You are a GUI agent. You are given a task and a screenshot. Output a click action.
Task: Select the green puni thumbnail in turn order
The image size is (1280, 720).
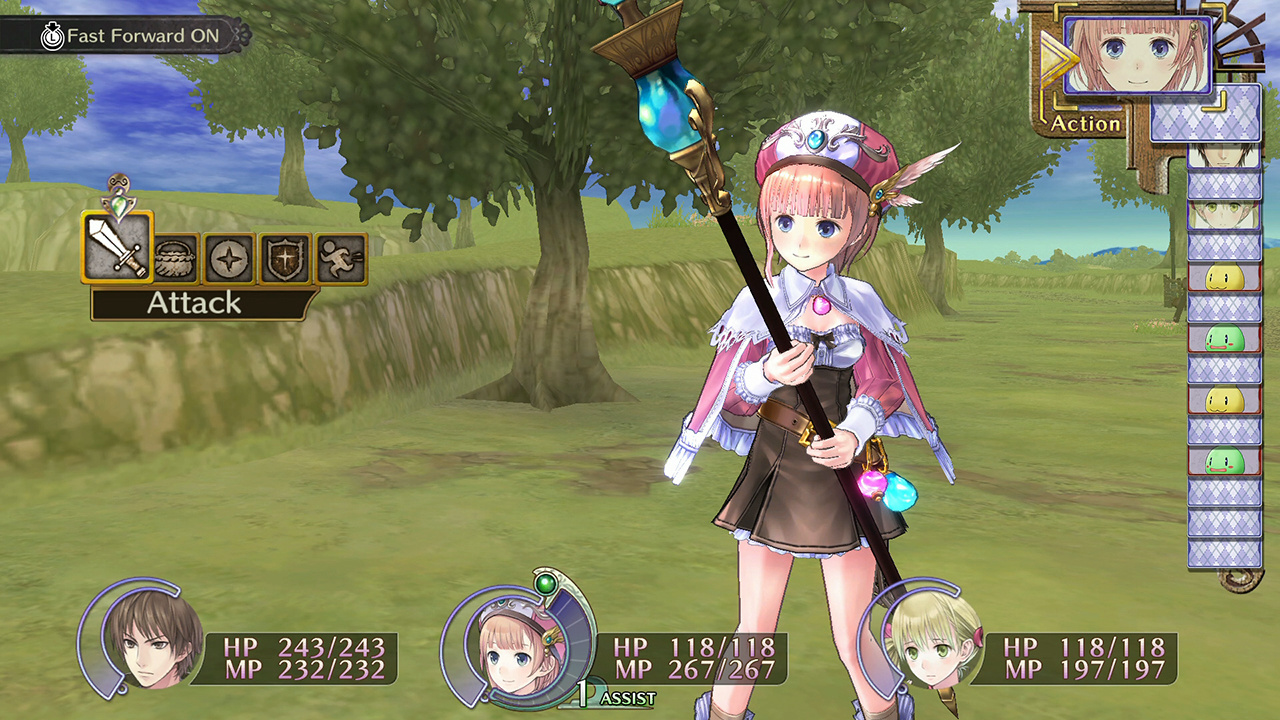point(1227,339)
